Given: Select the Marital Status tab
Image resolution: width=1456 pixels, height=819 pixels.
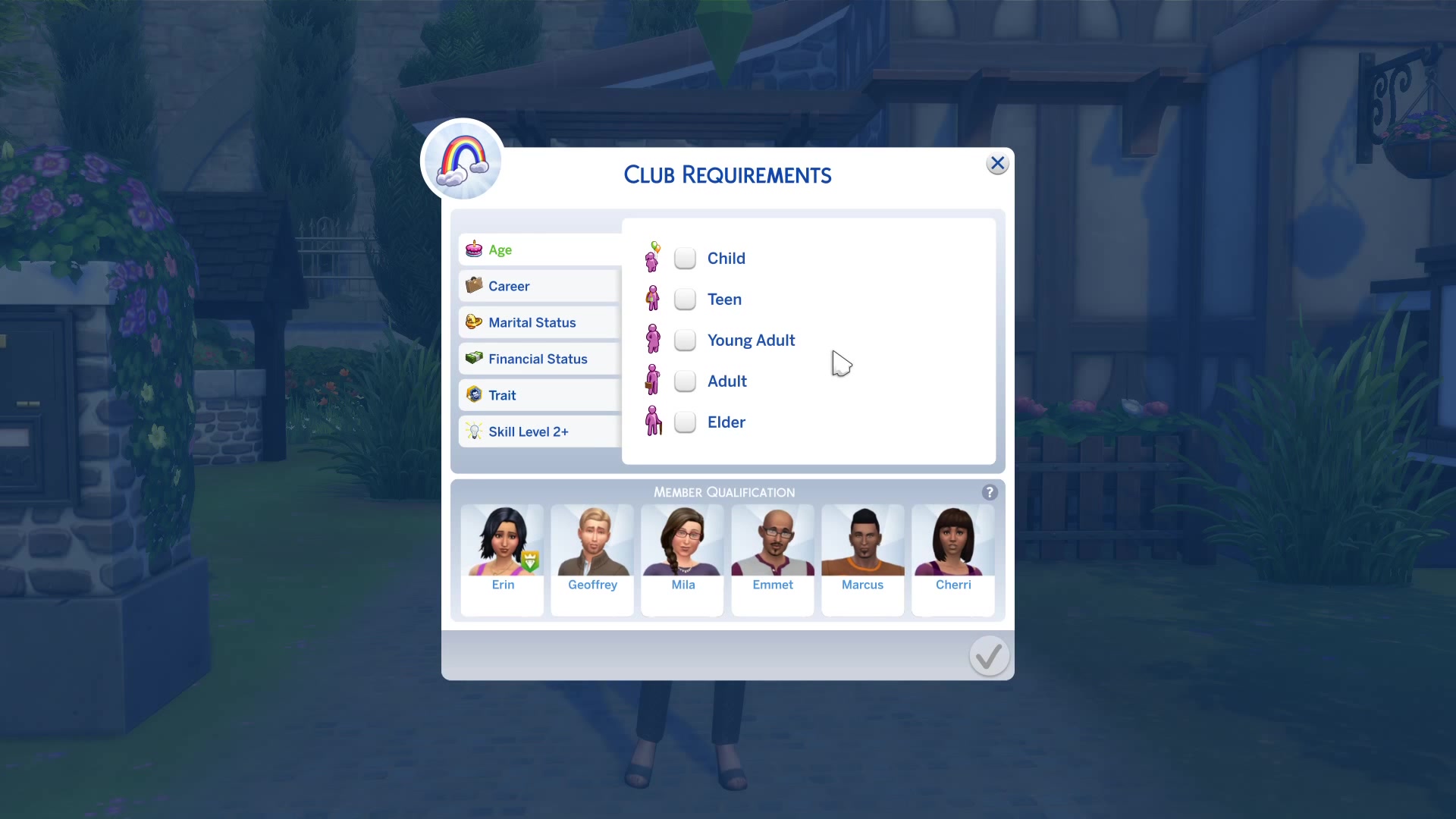Looking at the screenshot, I should pos(540,322).
